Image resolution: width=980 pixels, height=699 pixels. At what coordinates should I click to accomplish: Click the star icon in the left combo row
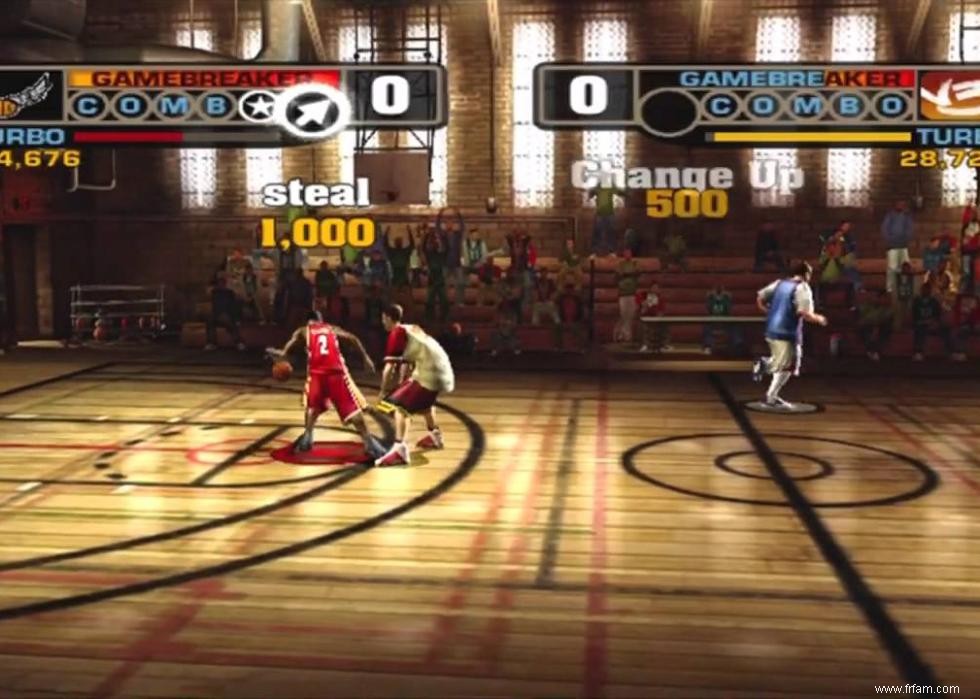pyautogui.click(x=256, y=106)
